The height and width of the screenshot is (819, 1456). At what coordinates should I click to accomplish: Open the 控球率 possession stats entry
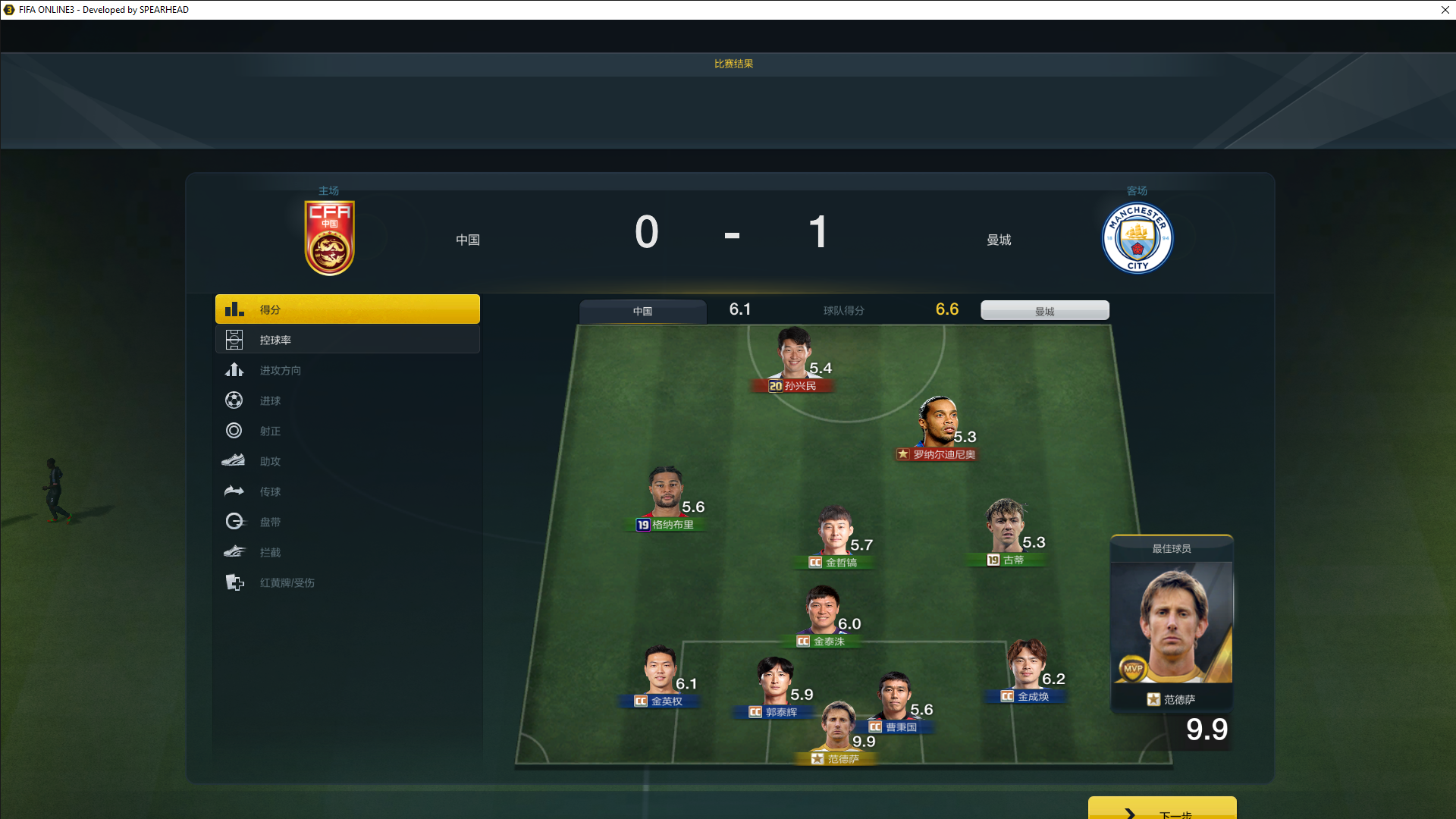point(347,340)
